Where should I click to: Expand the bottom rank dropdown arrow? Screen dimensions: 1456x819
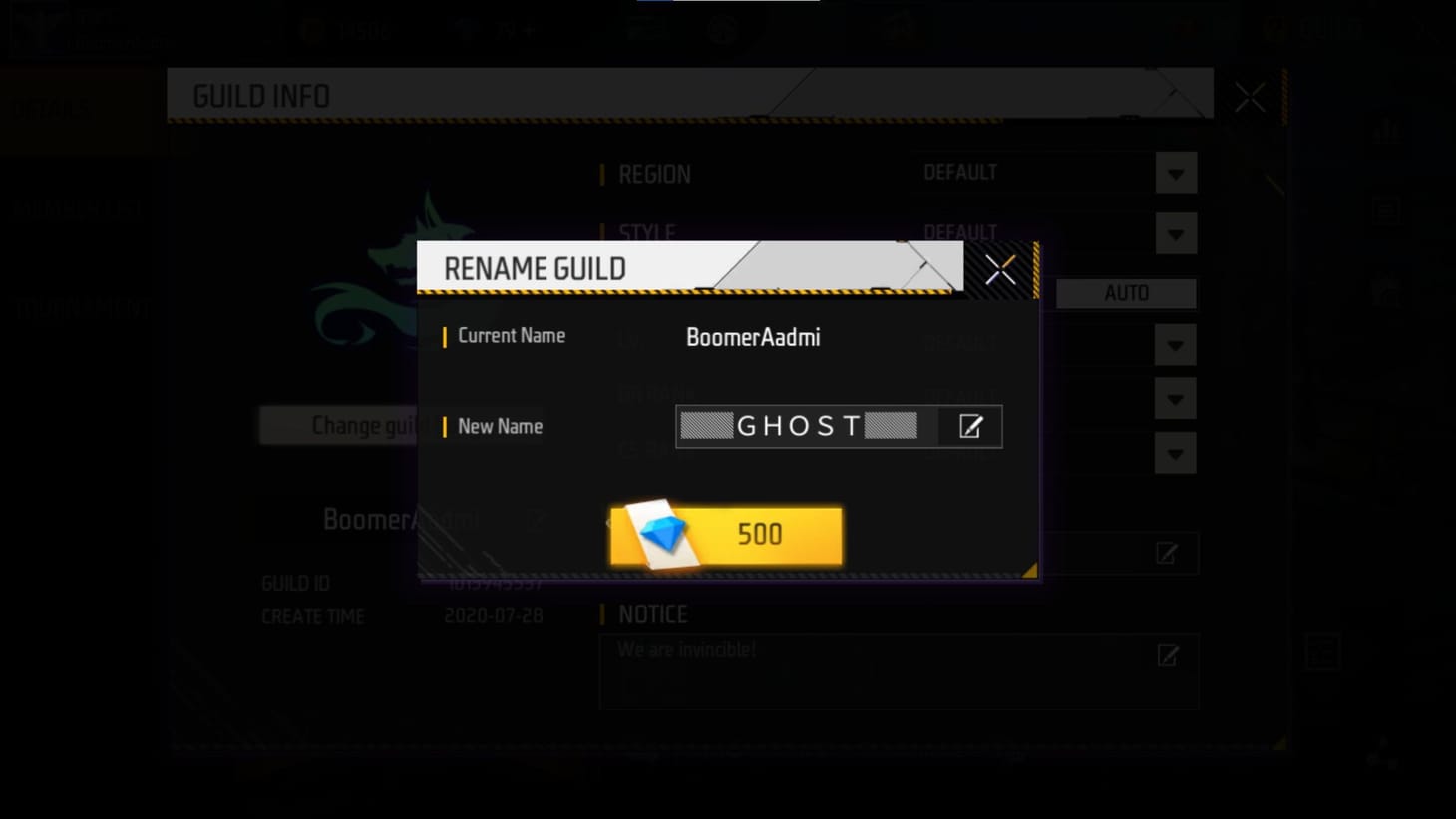(x=1175, y=452)
